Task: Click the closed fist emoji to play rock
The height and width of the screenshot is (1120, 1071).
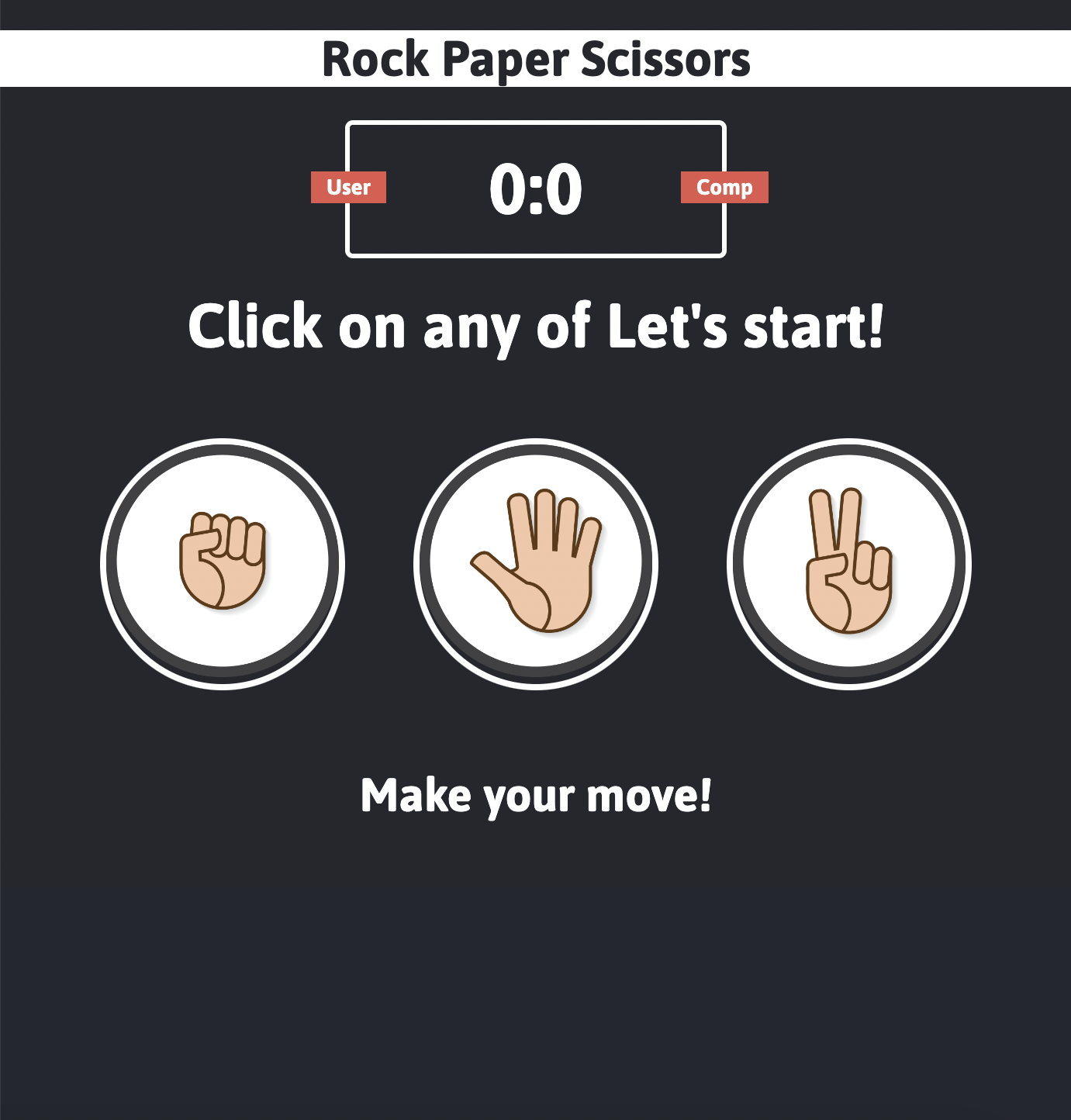Action: coord(225,560)
